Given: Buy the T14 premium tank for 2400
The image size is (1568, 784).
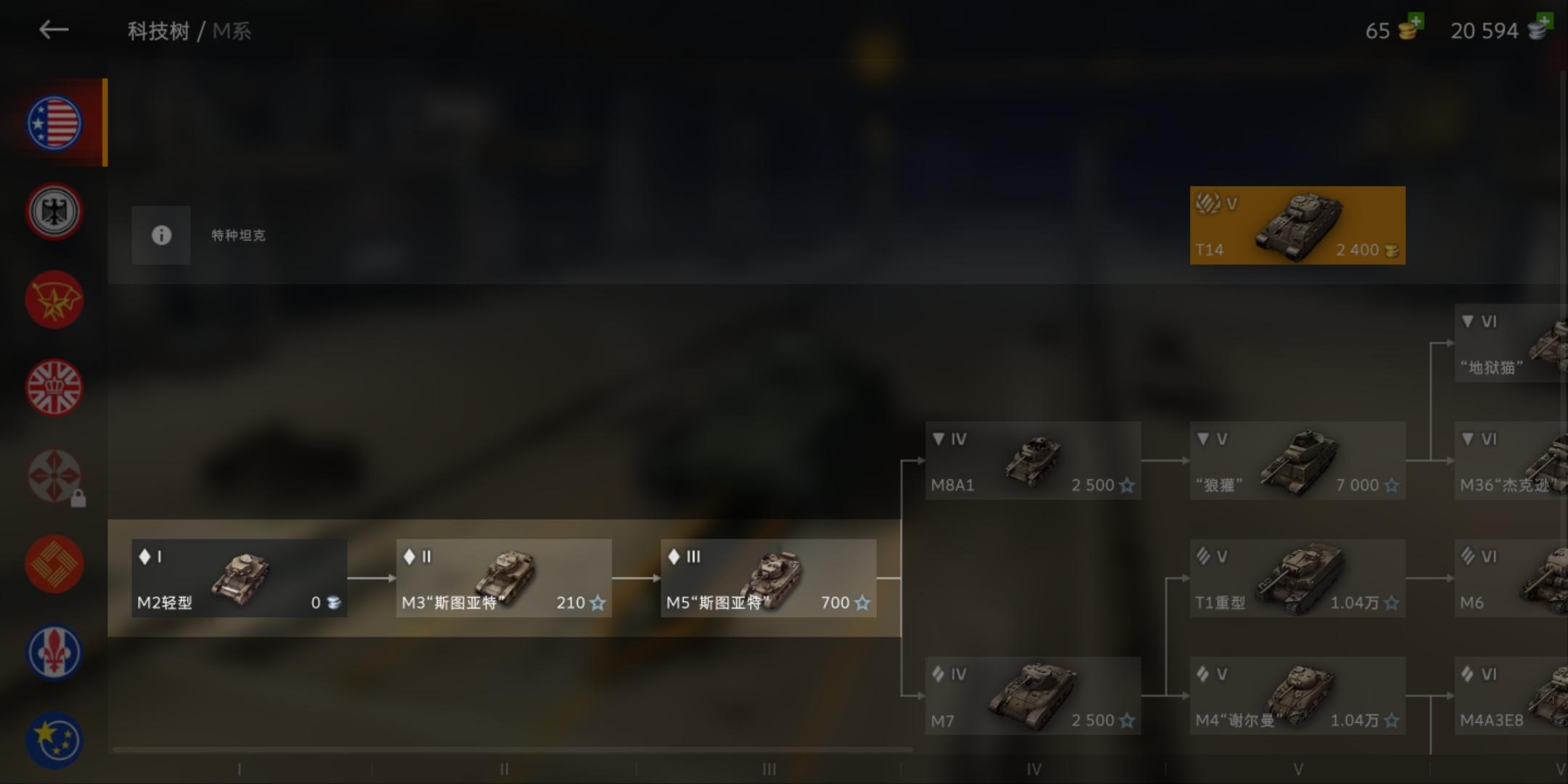Looking at the screenshot, I should (x=1297, y=225).
